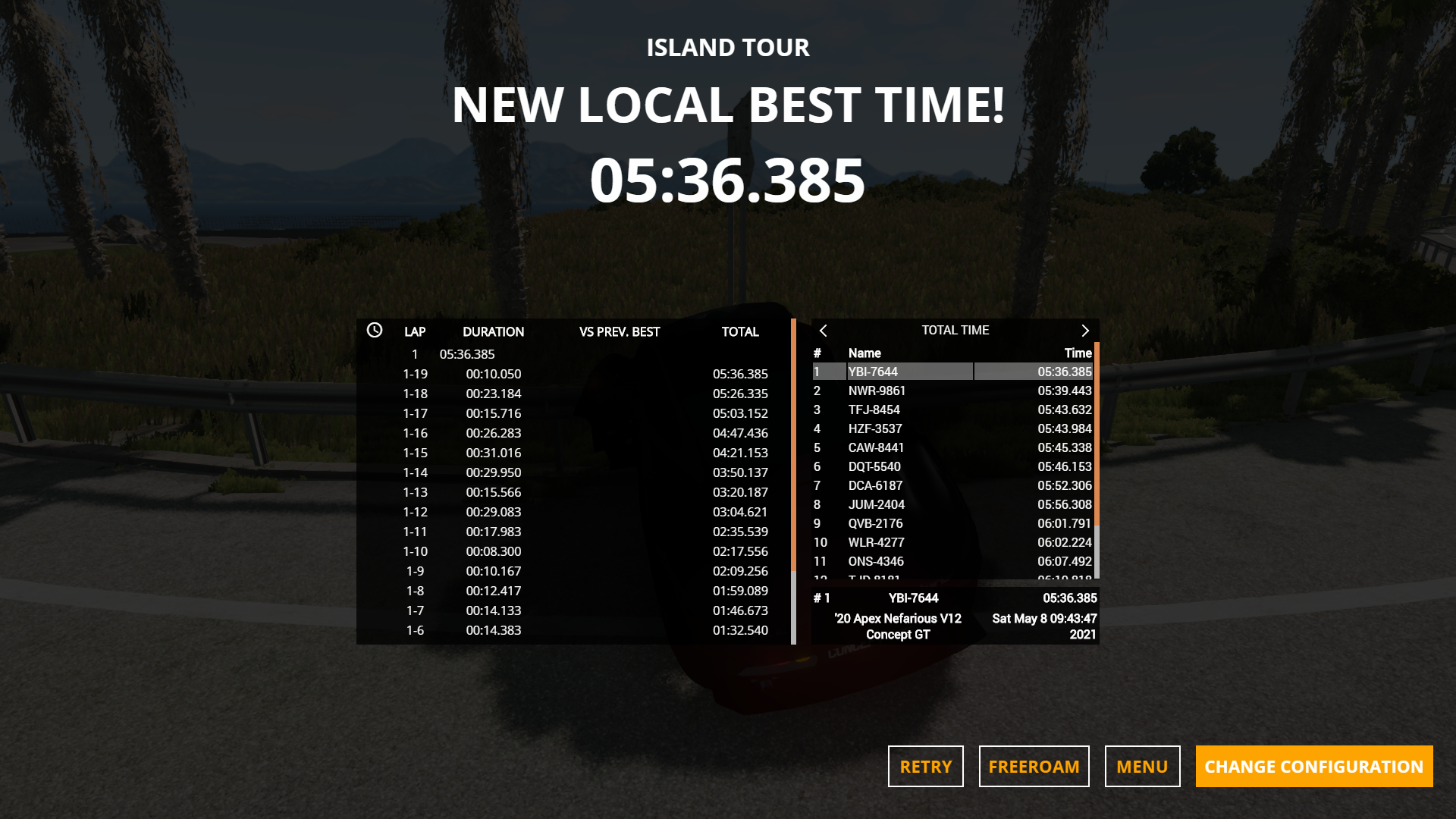The image size is (1456, 819).
Task: Click the VS PREV. BEST column header
Action: (x=619, y=331)
